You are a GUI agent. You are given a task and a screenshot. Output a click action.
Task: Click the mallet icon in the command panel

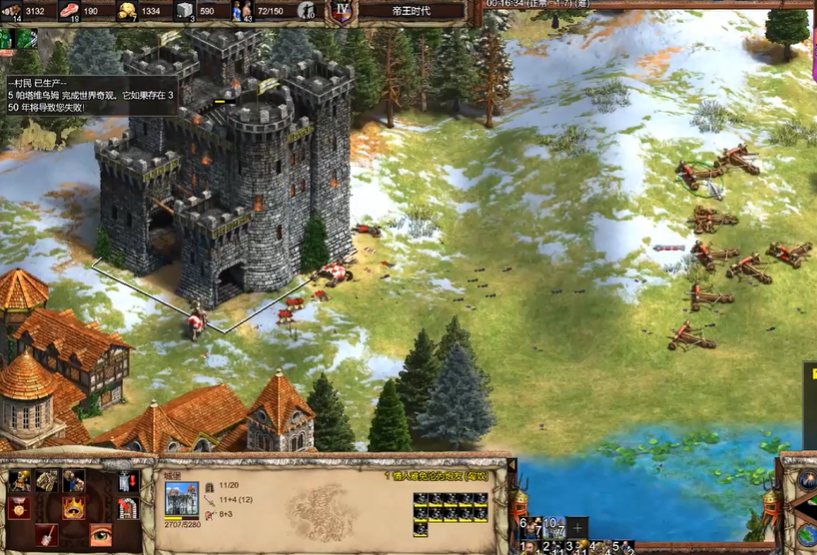pyautogui.click(x=47, y=534)
